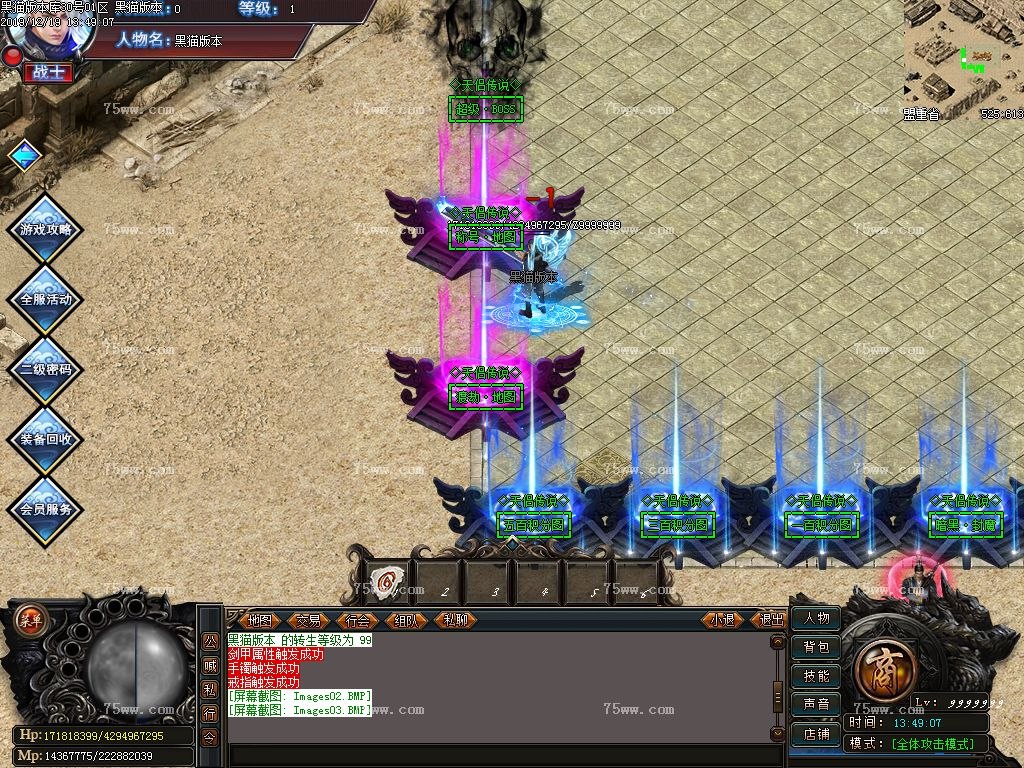This screenshot has width=1024, height=768.
Task: Click the 小退 logout-to-character button
Action: [x=722, y=620]
